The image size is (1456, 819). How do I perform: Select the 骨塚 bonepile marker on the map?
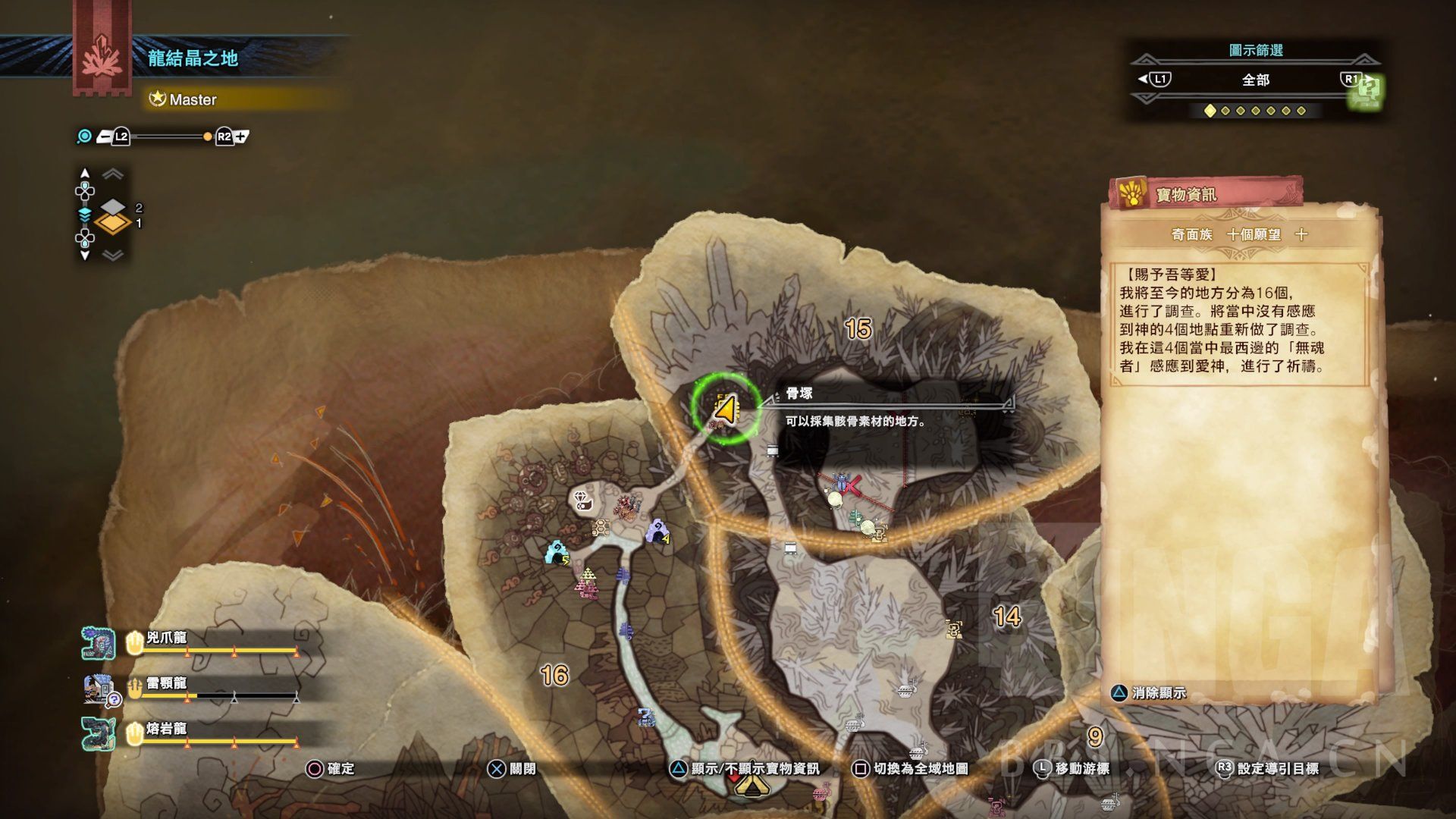[x=725, y=409]
